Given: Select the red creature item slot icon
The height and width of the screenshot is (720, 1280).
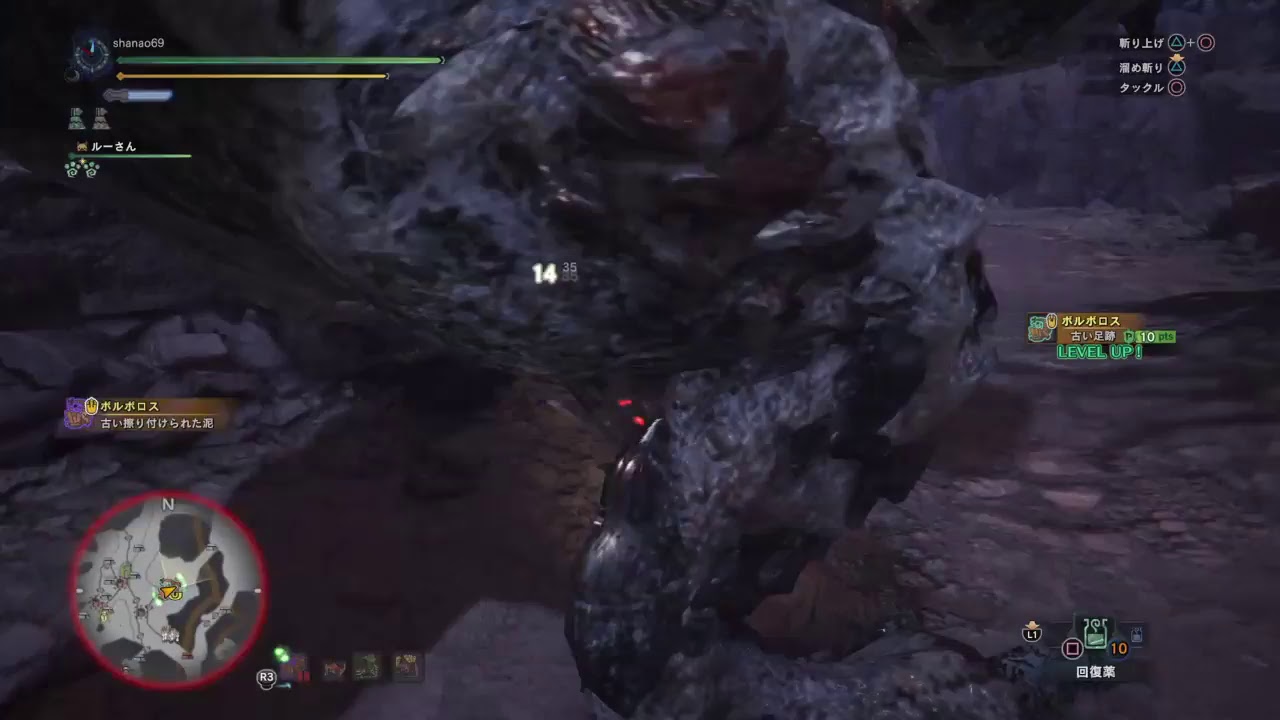Looking at the screenshot, I should [334, 666].
